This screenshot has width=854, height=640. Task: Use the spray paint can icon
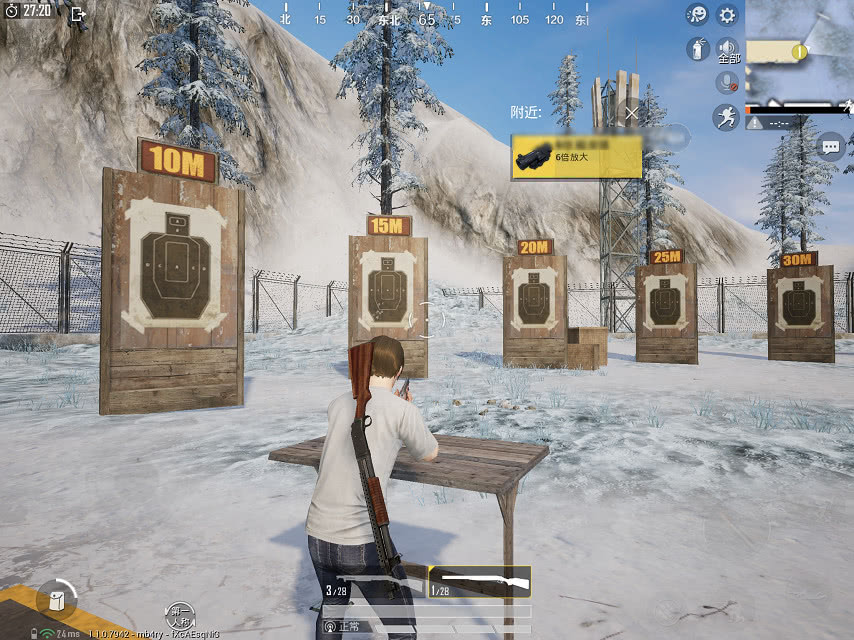(697, 48)
